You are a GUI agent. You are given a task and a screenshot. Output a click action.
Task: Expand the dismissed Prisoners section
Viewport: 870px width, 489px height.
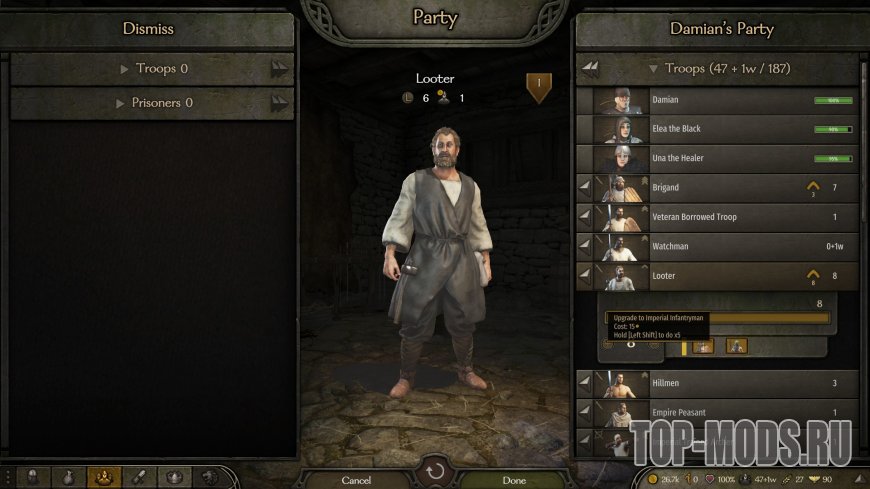[x=154, y=102]
